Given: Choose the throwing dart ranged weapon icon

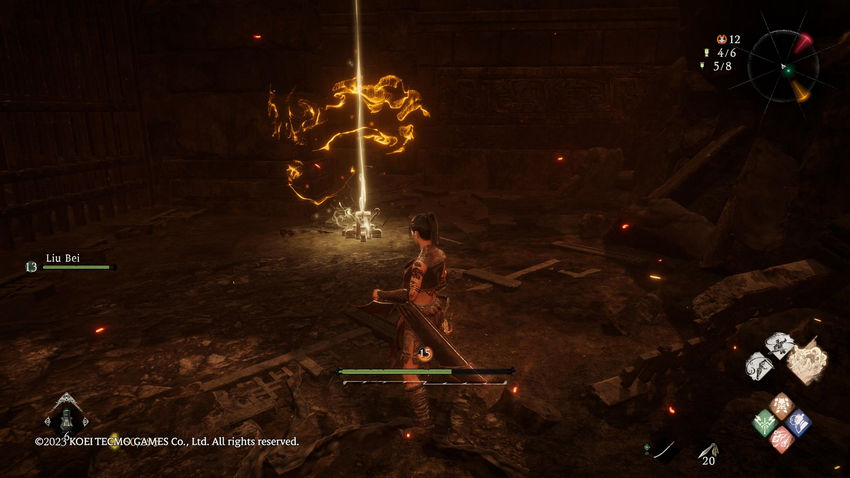Looking at the screenshot, I should pos(708,451).
